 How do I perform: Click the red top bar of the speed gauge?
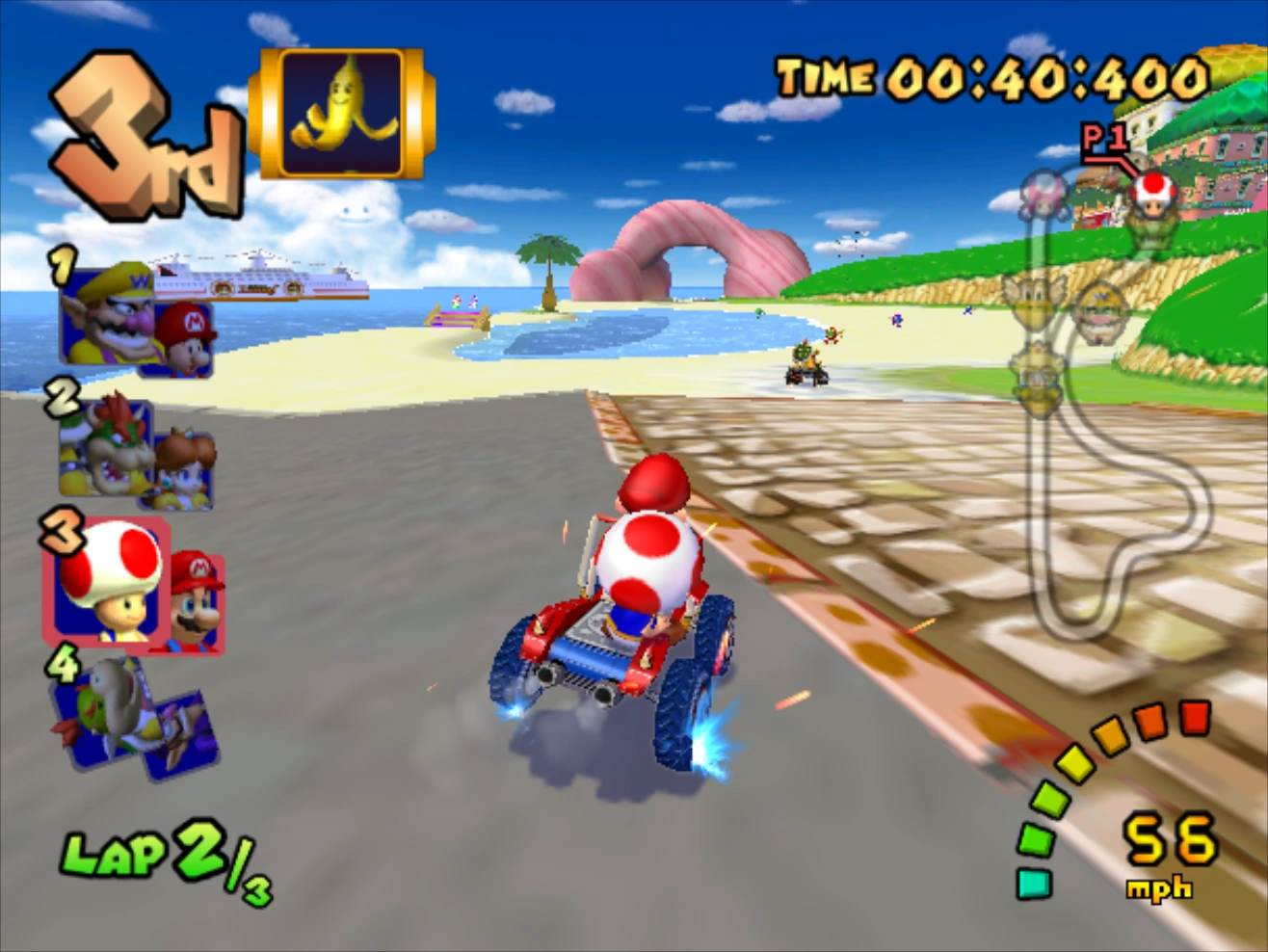click(x=1195, y=718)
